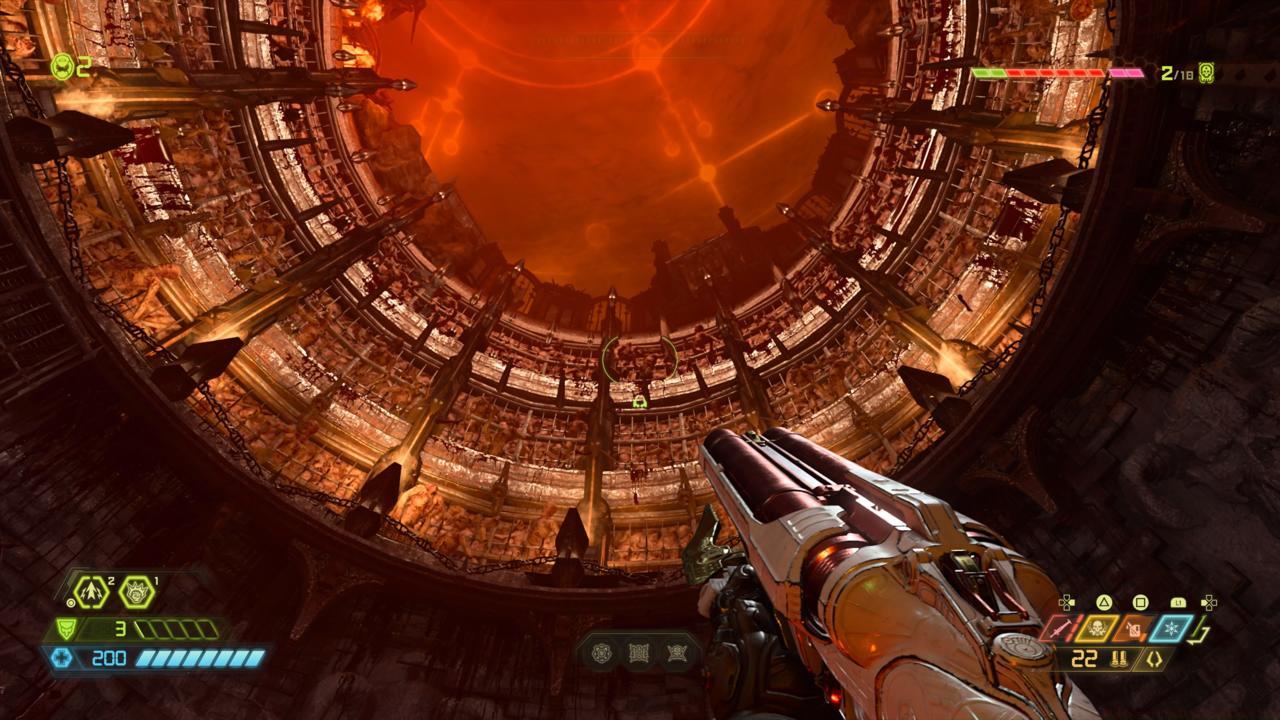This screenshot has width=1280, height=720.
Task: Click the demon skull counter icon
Action: 1207,73
